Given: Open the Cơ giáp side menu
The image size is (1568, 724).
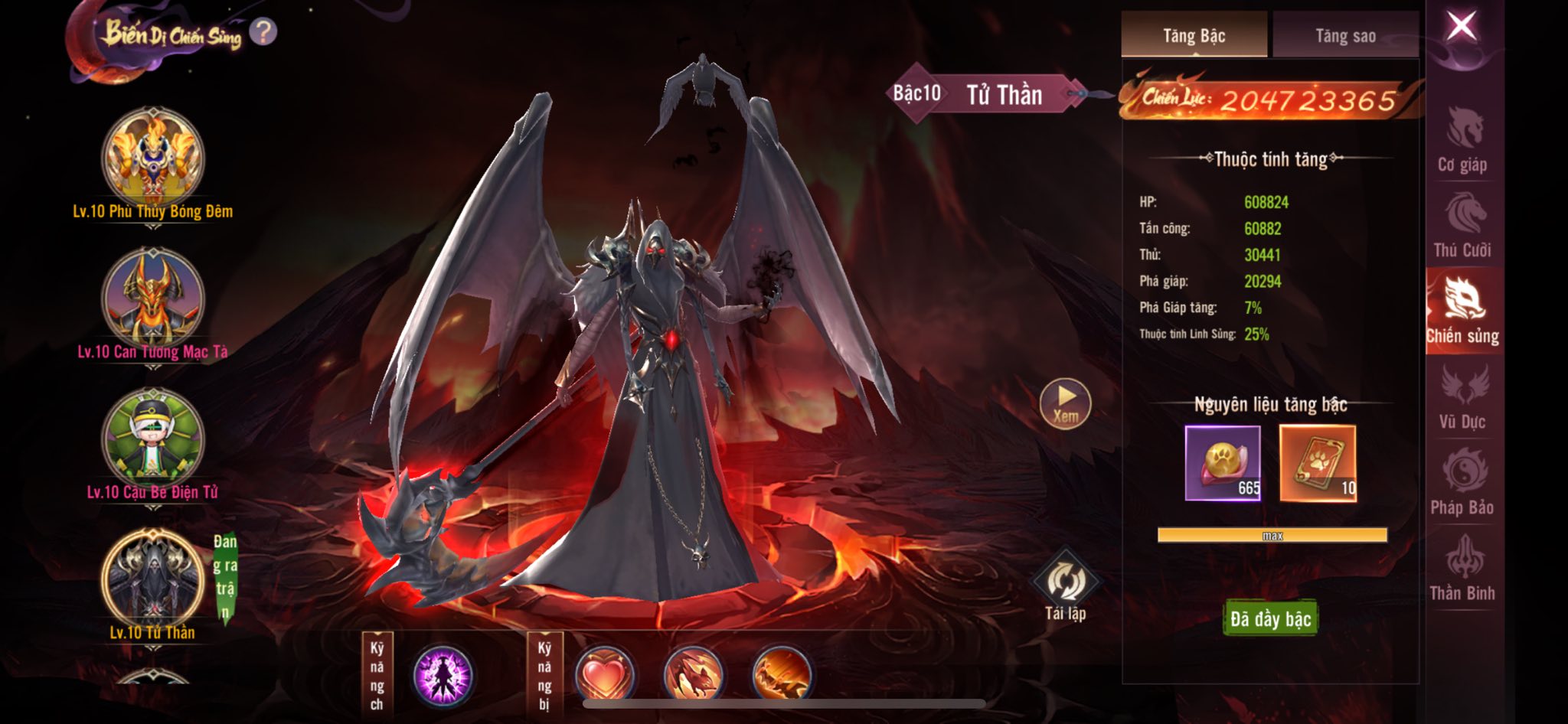Looking at the screenshot, I should [x=1462, y=140].
